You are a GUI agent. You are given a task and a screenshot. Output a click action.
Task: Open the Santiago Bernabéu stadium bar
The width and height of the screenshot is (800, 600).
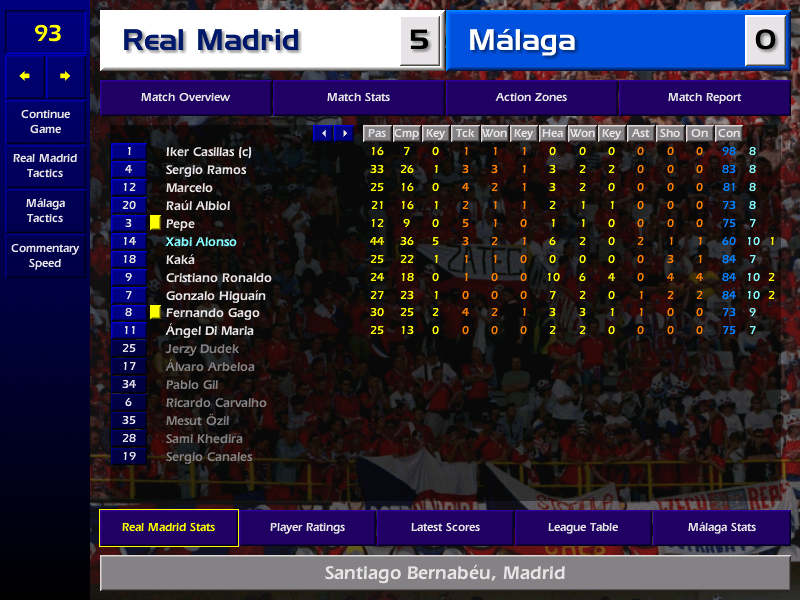pyautogui.click(x=445, y=574)
